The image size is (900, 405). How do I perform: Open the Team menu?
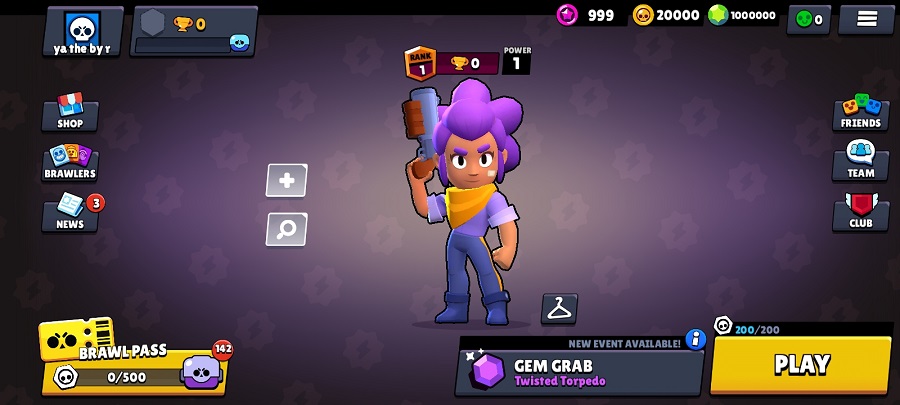[x=860, y=162]
